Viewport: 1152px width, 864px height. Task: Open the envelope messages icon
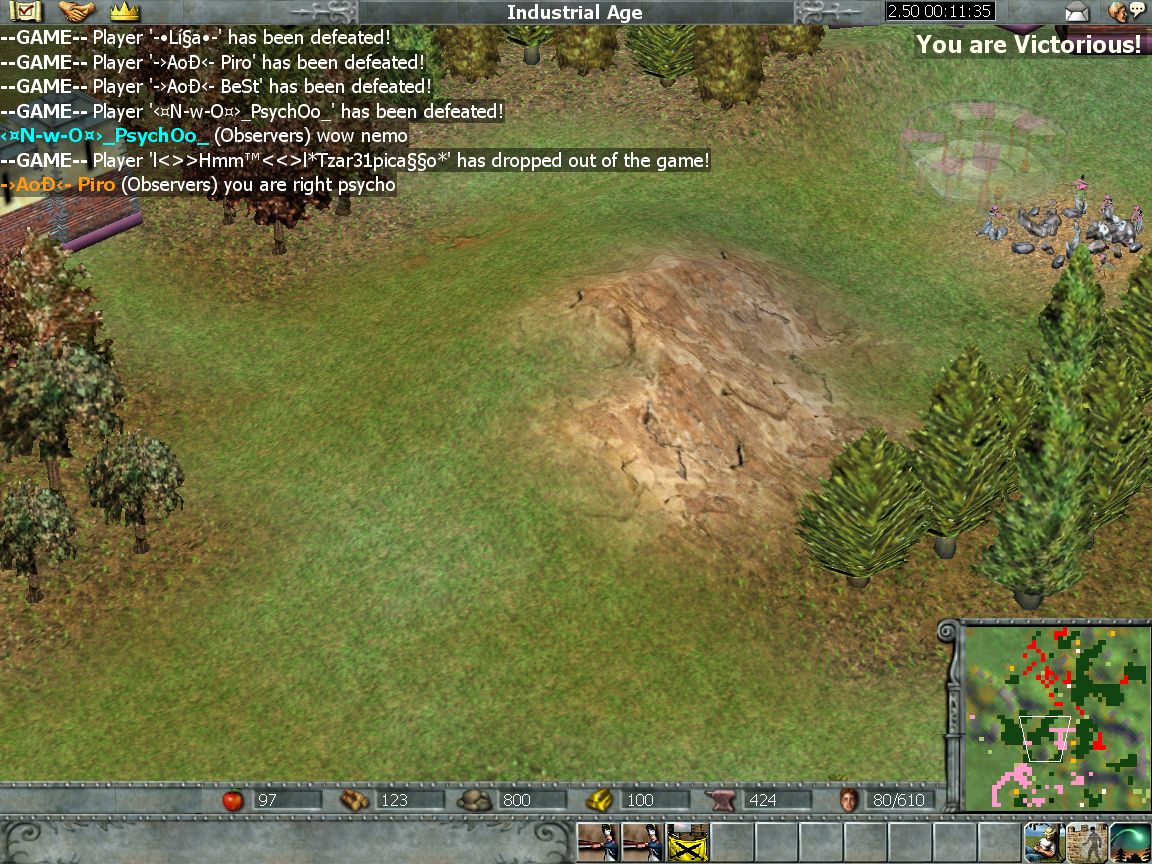(1077, 12)
